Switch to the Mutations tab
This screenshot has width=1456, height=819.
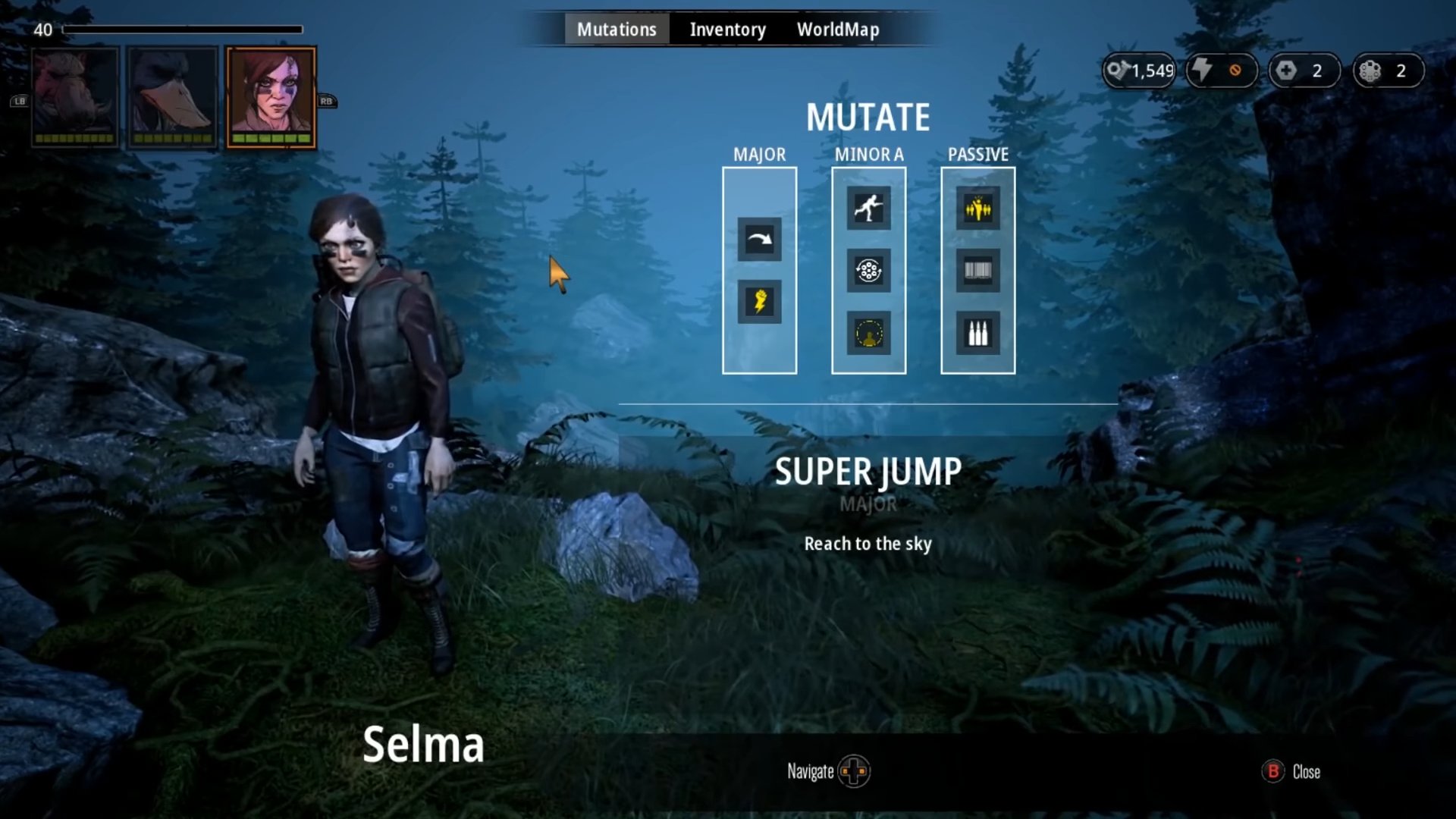click(x=616, y=30)
